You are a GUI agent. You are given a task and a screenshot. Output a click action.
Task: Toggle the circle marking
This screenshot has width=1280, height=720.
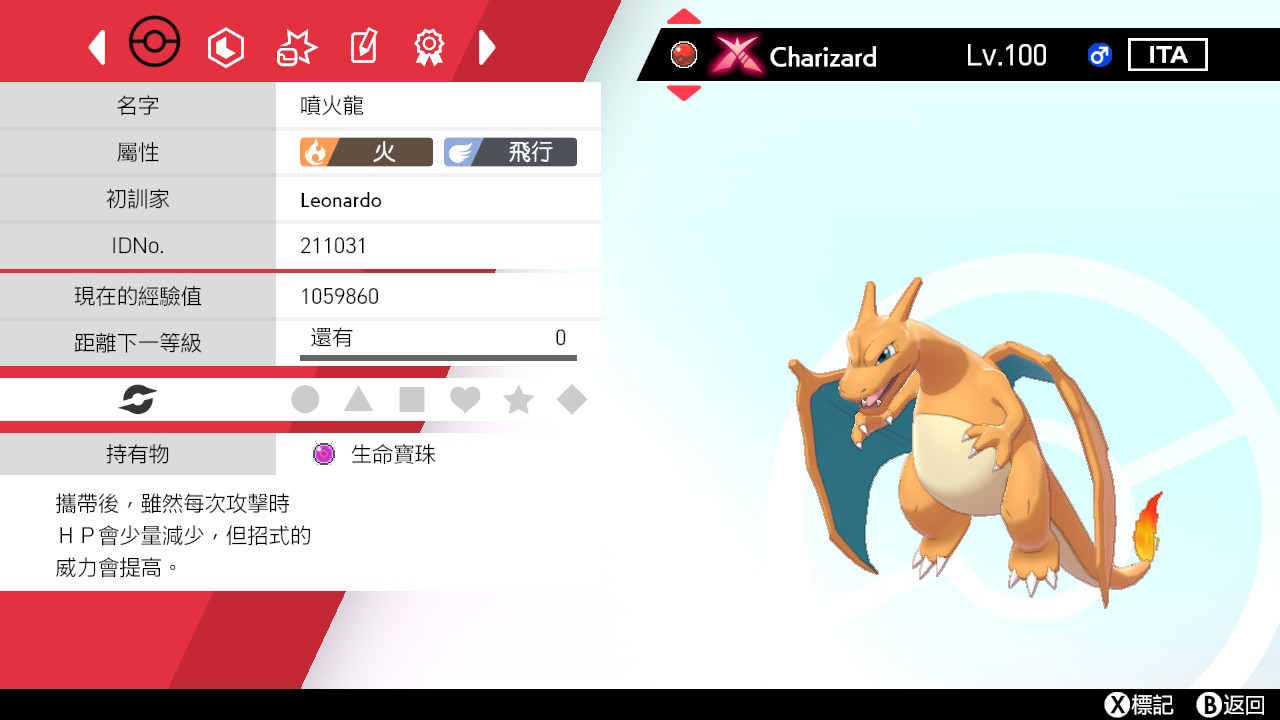tap(305, 400)
